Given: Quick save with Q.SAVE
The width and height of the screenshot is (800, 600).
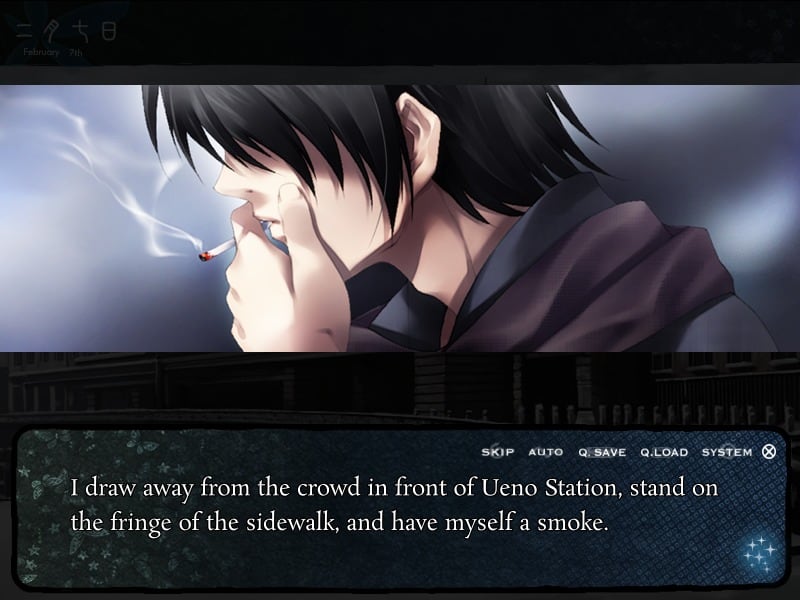Looking at the screenshot, I should (x=602, y=452).
